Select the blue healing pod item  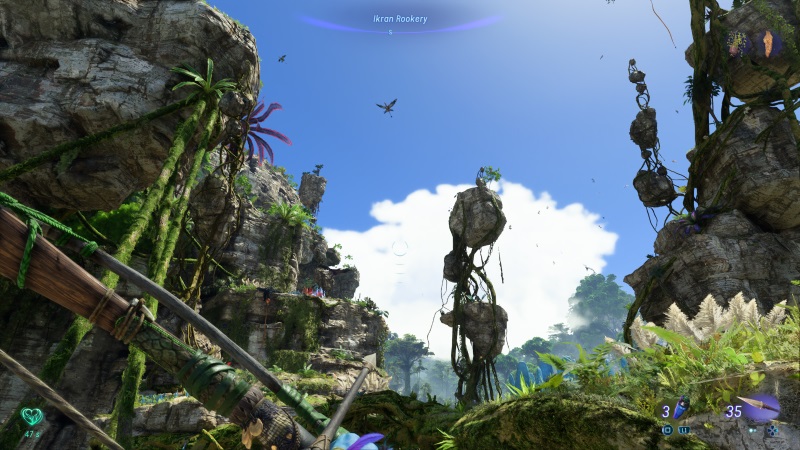coord(682,408)
